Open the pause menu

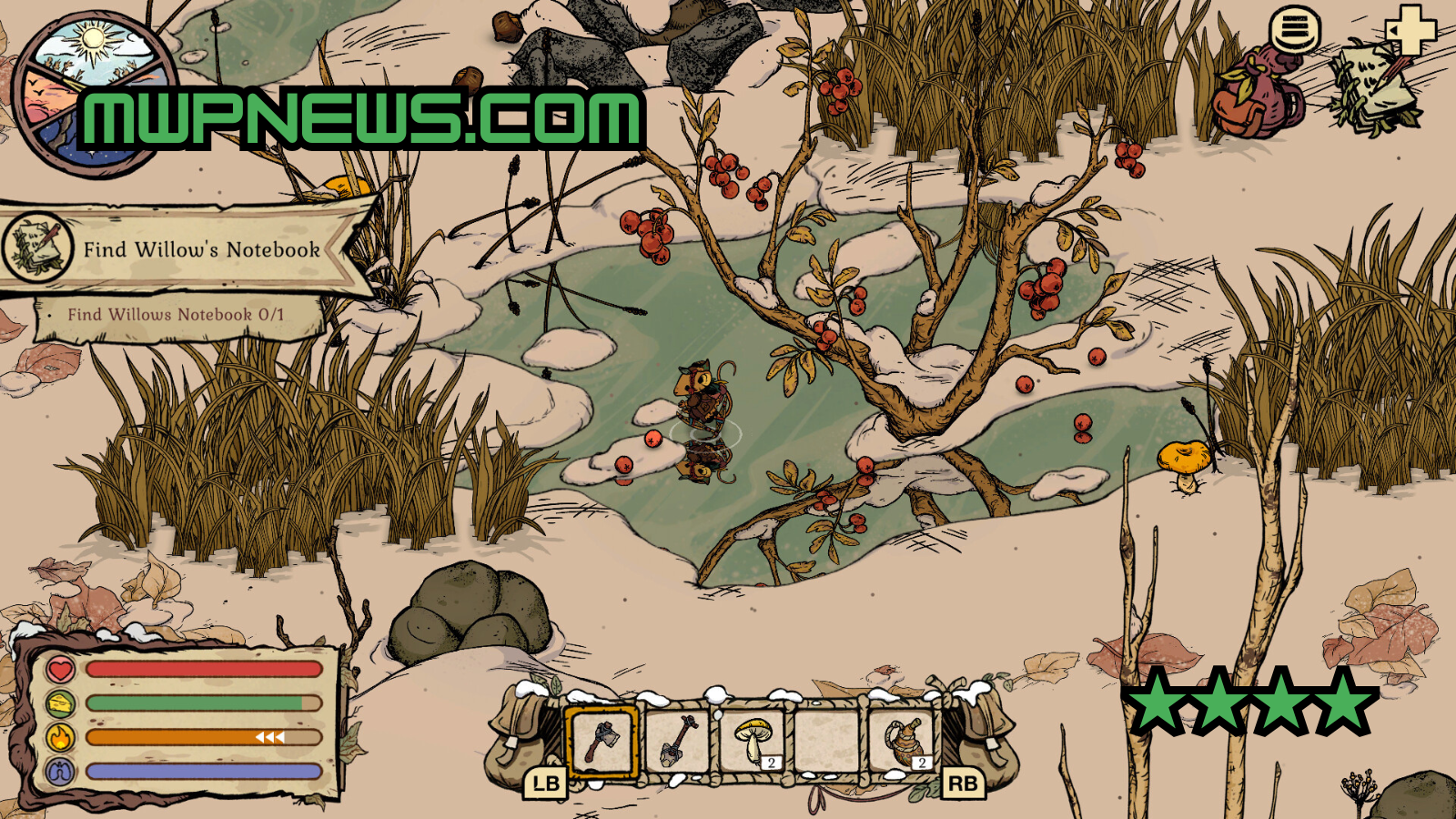(x=1296, y=29)
